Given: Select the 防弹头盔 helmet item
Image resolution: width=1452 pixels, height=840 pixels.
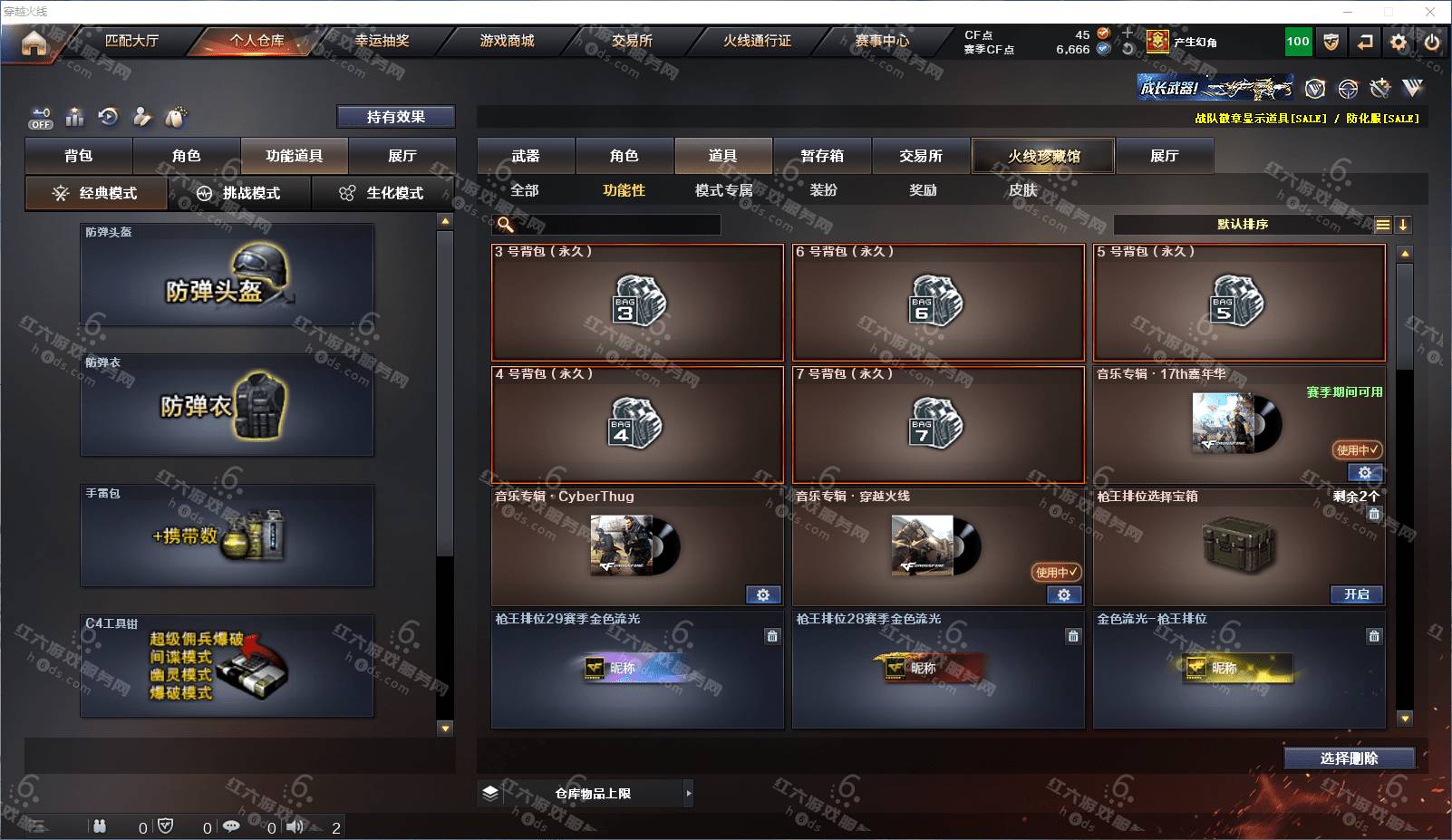Looking at the screenshot, I should point(227,275).
